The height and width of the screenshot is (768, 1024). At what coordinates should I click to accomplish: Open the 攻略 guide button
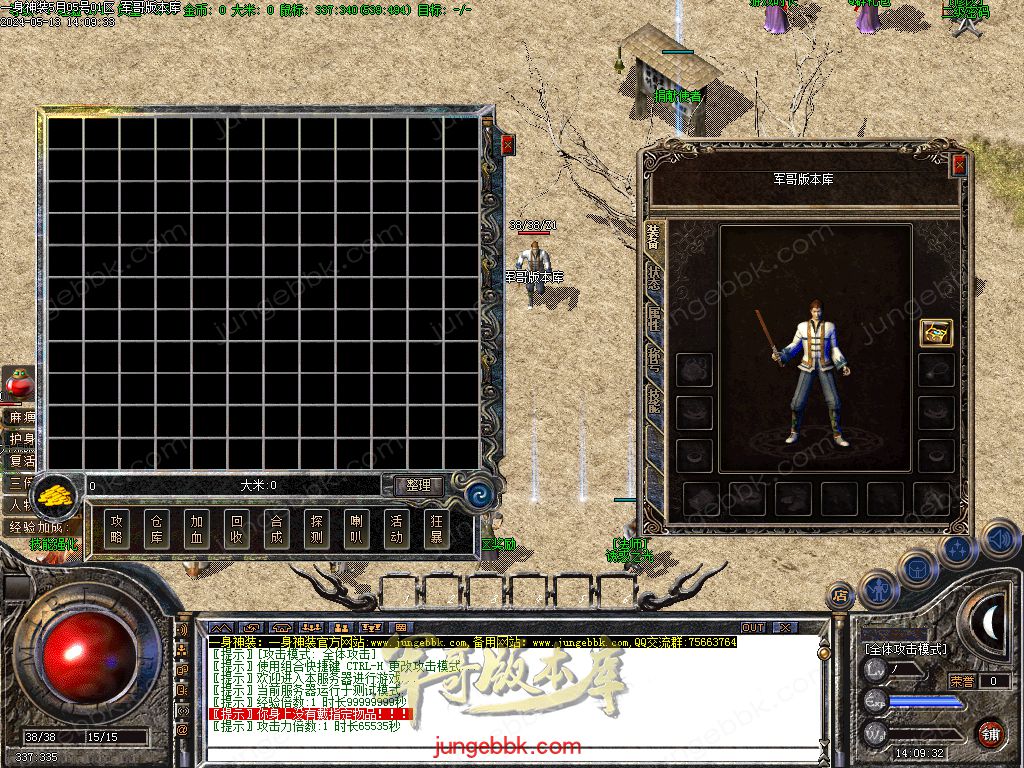[117, 529]
